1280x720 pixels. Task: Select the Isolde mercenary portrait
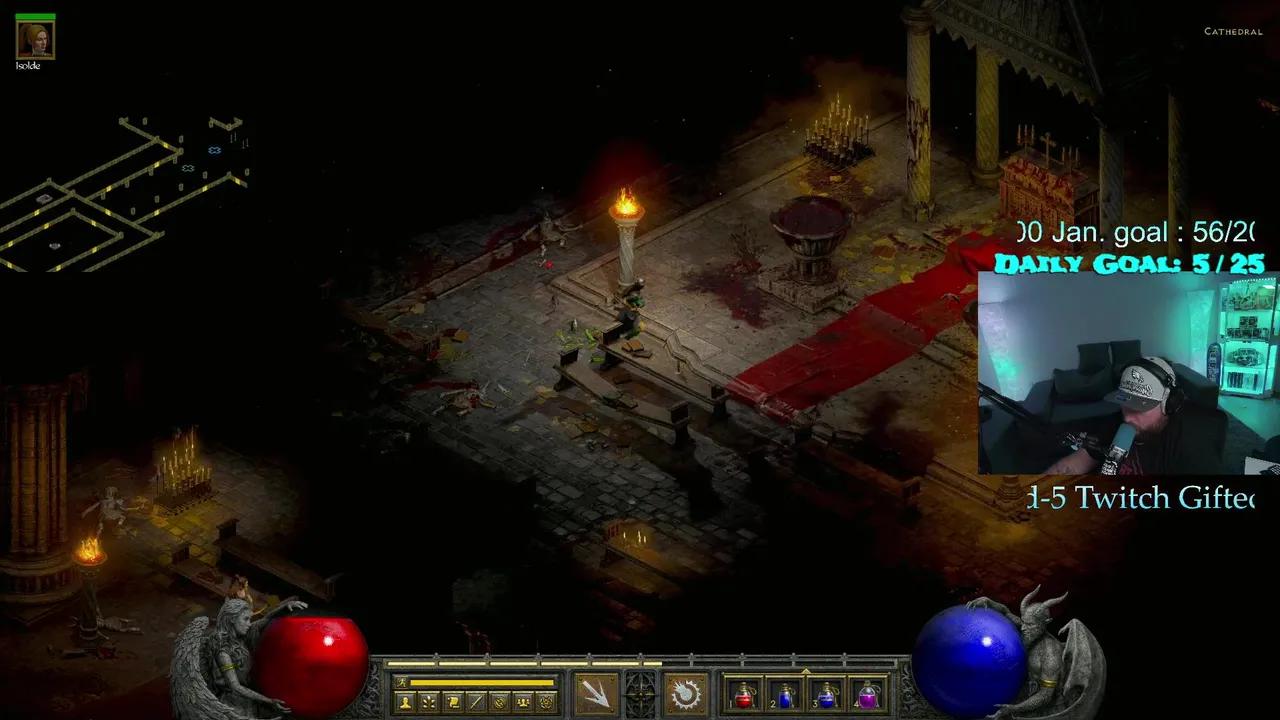(35, 39)
